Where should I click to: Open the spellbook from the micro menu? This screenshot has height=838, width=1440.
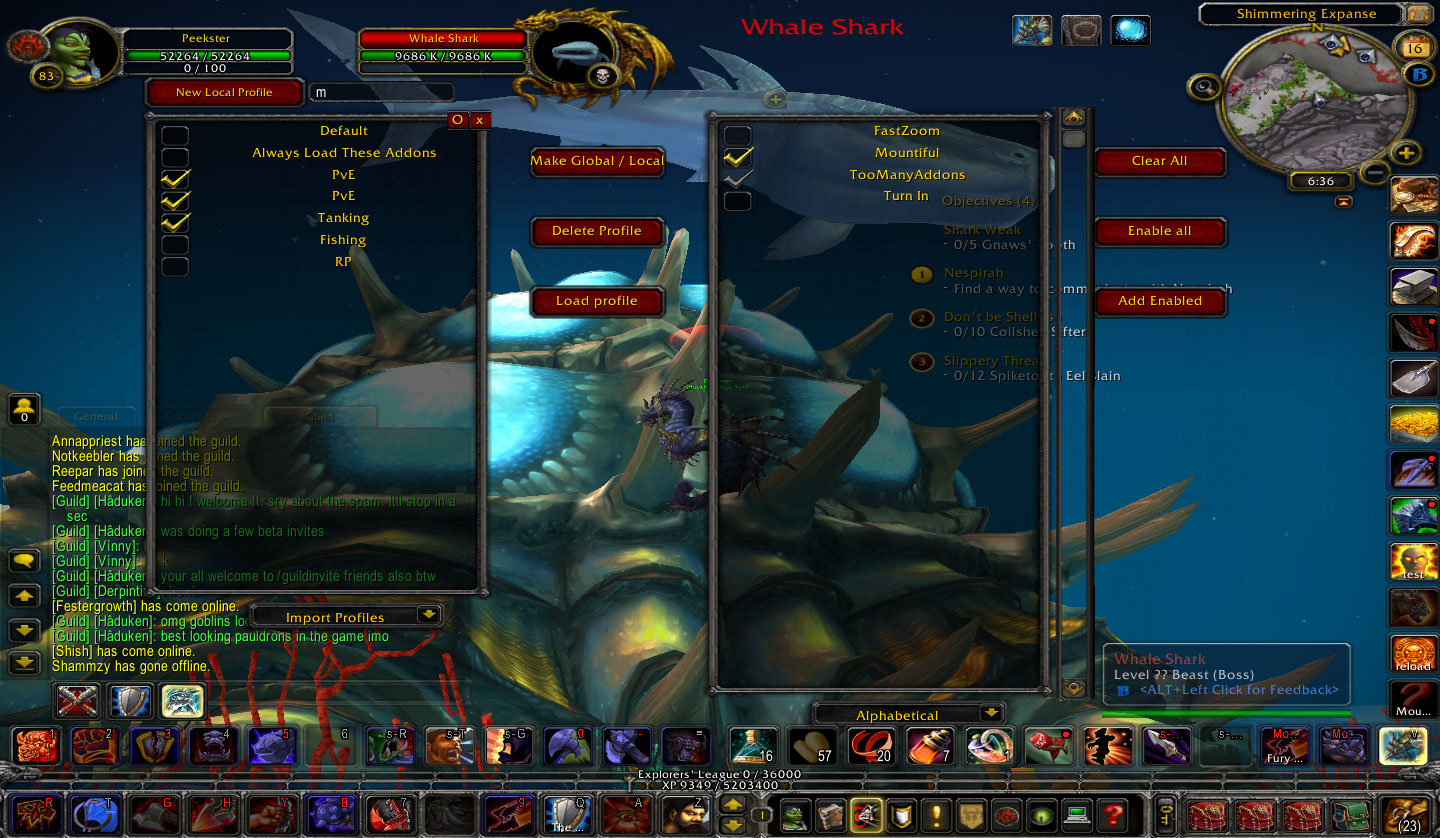pos(830,815)
